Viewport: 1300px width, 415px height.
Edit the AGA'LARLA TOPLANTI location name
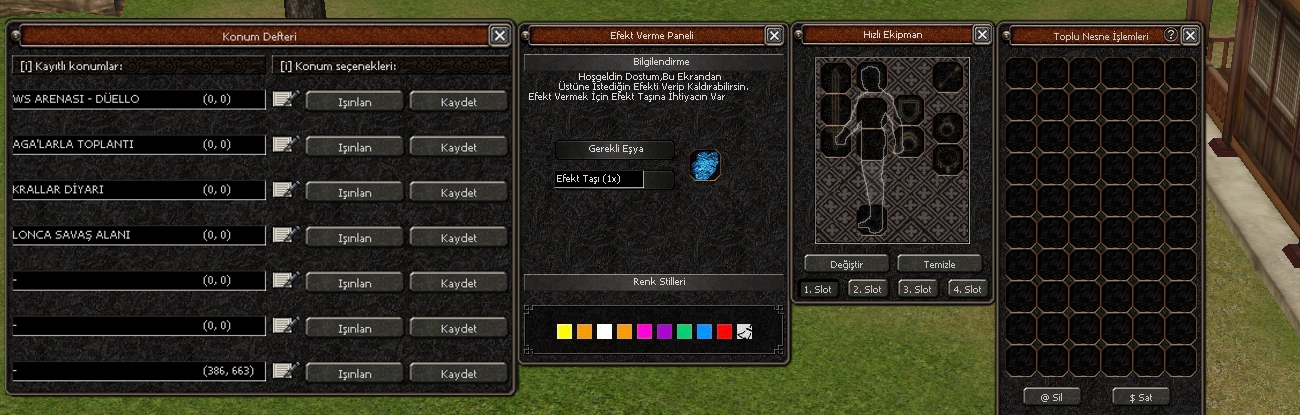286,145
